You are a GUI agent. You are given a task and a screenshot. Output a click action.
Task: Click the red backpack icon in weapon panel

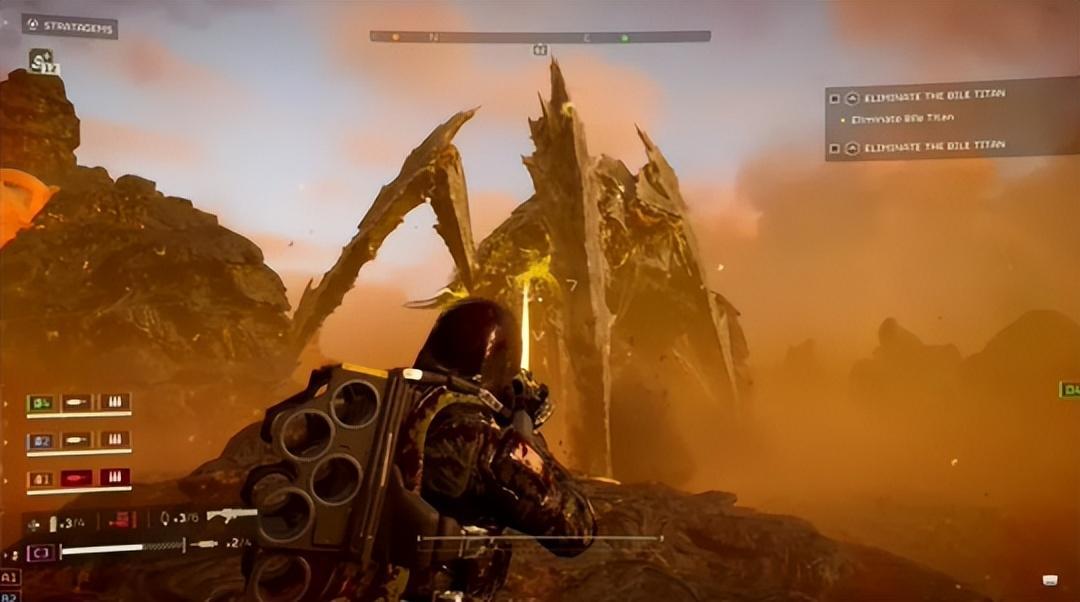[122, 519]
